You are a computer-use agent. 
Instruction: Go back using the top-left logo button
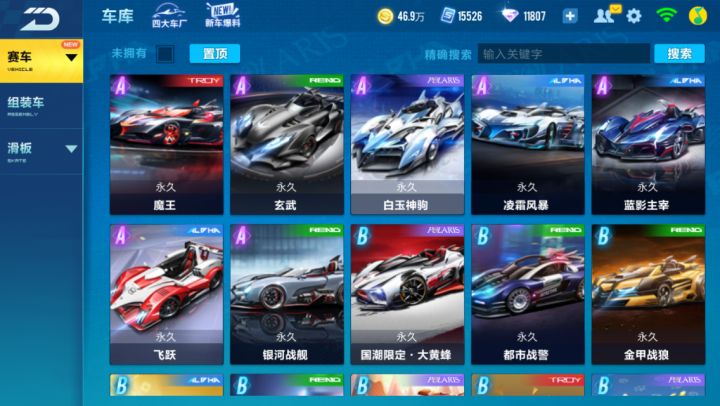pyautogui.click(x=40, y=17)
